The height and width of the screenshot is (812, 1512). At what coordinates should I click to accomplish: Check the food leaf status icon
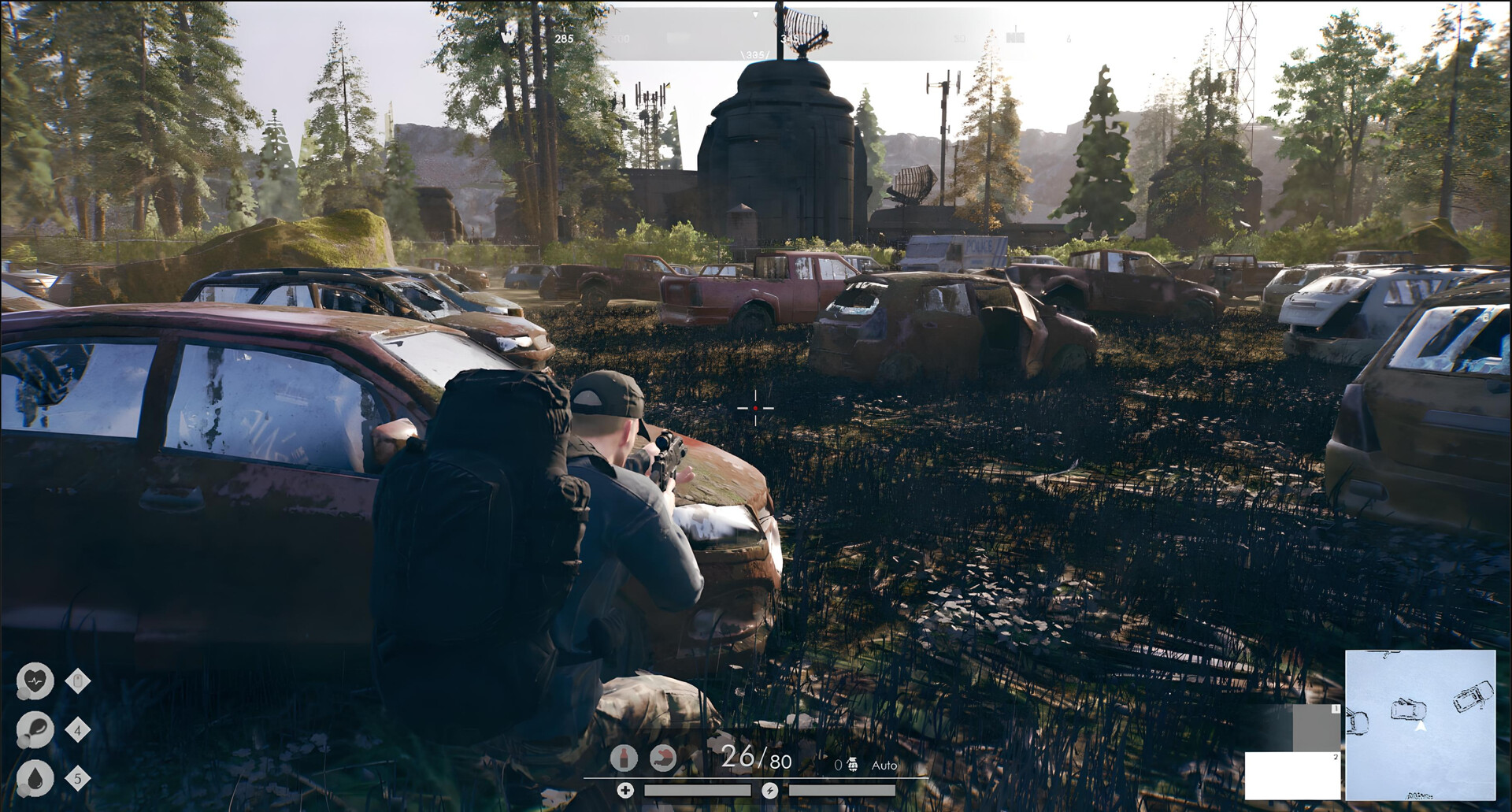point(36,729)
